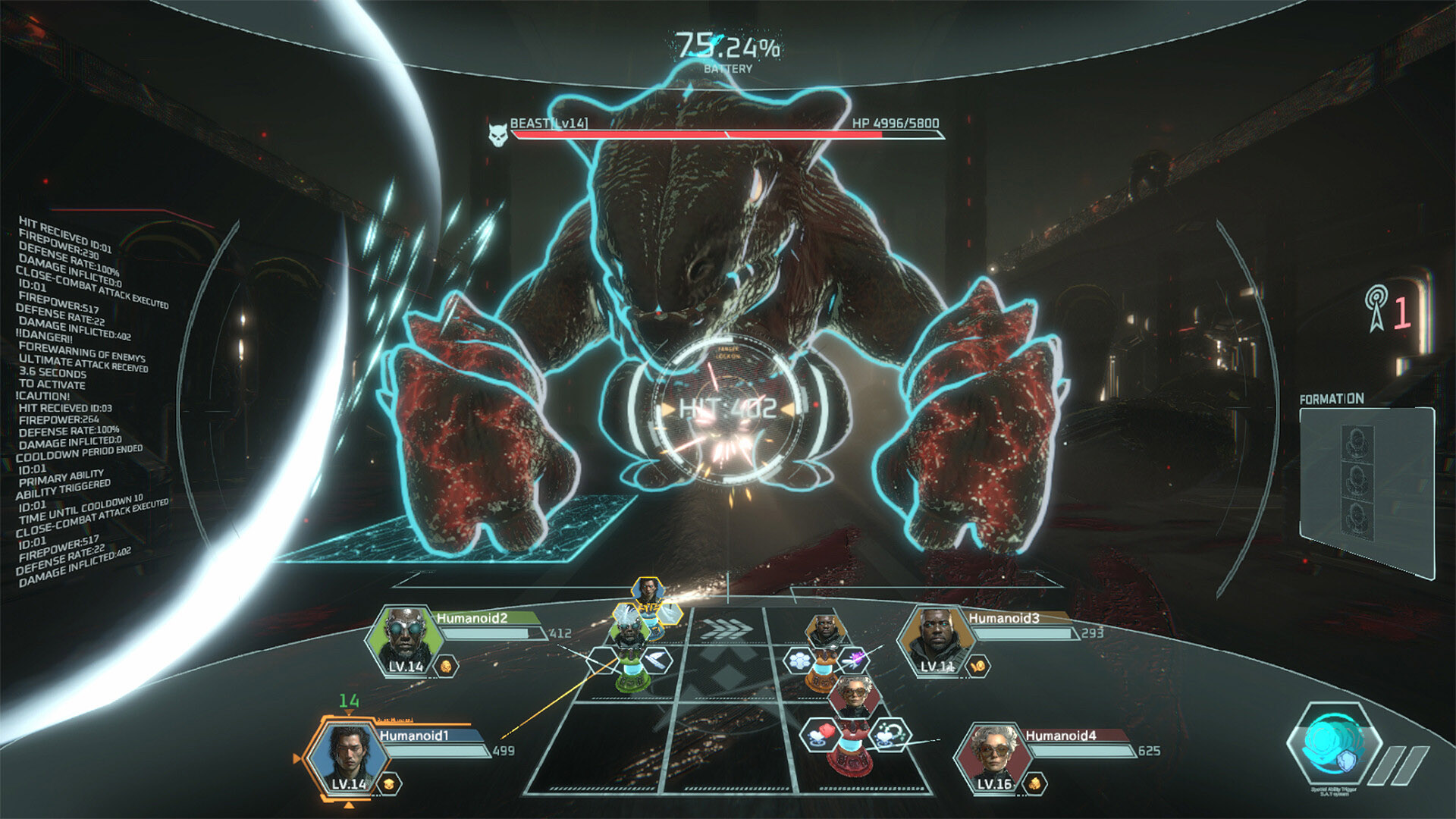Screen dimensions: 1456x819
Task: Use the orange unit's honeycomb shield ability
Action: (x=799, y=661)
